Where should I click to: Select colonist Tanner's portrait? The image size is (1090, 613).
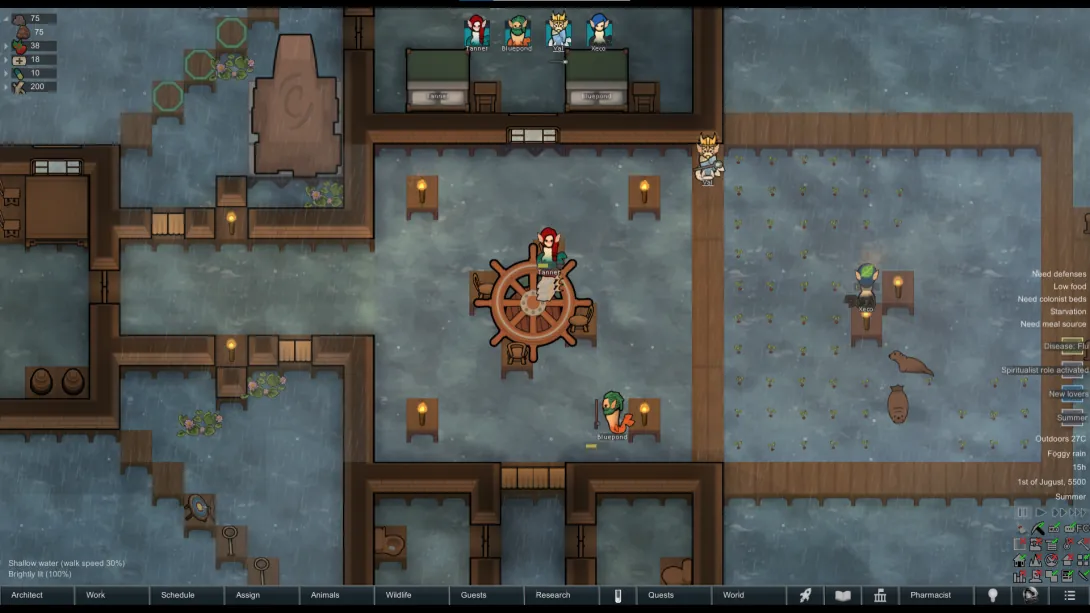(477, 32)
